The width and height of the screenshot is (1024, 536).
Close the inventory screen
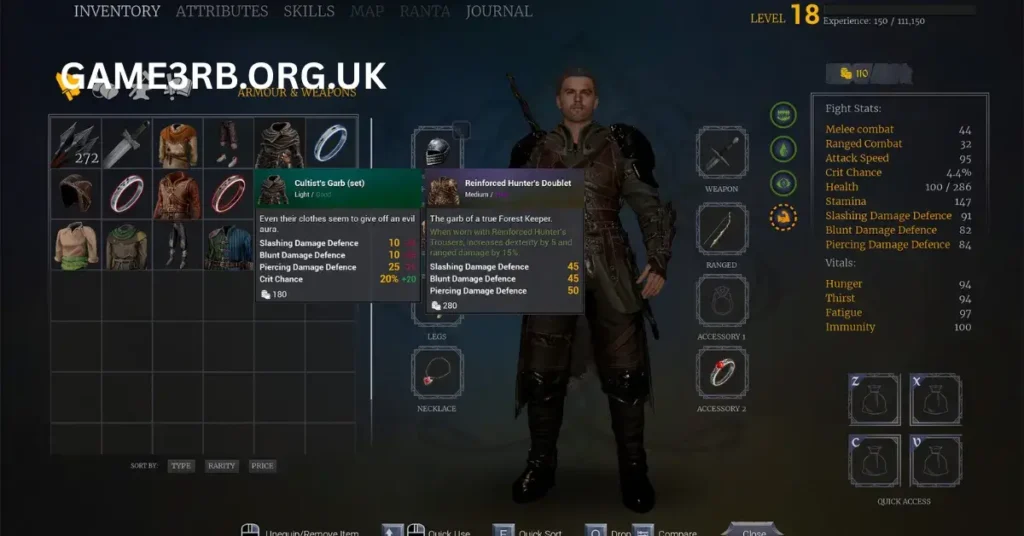[751, 531]
